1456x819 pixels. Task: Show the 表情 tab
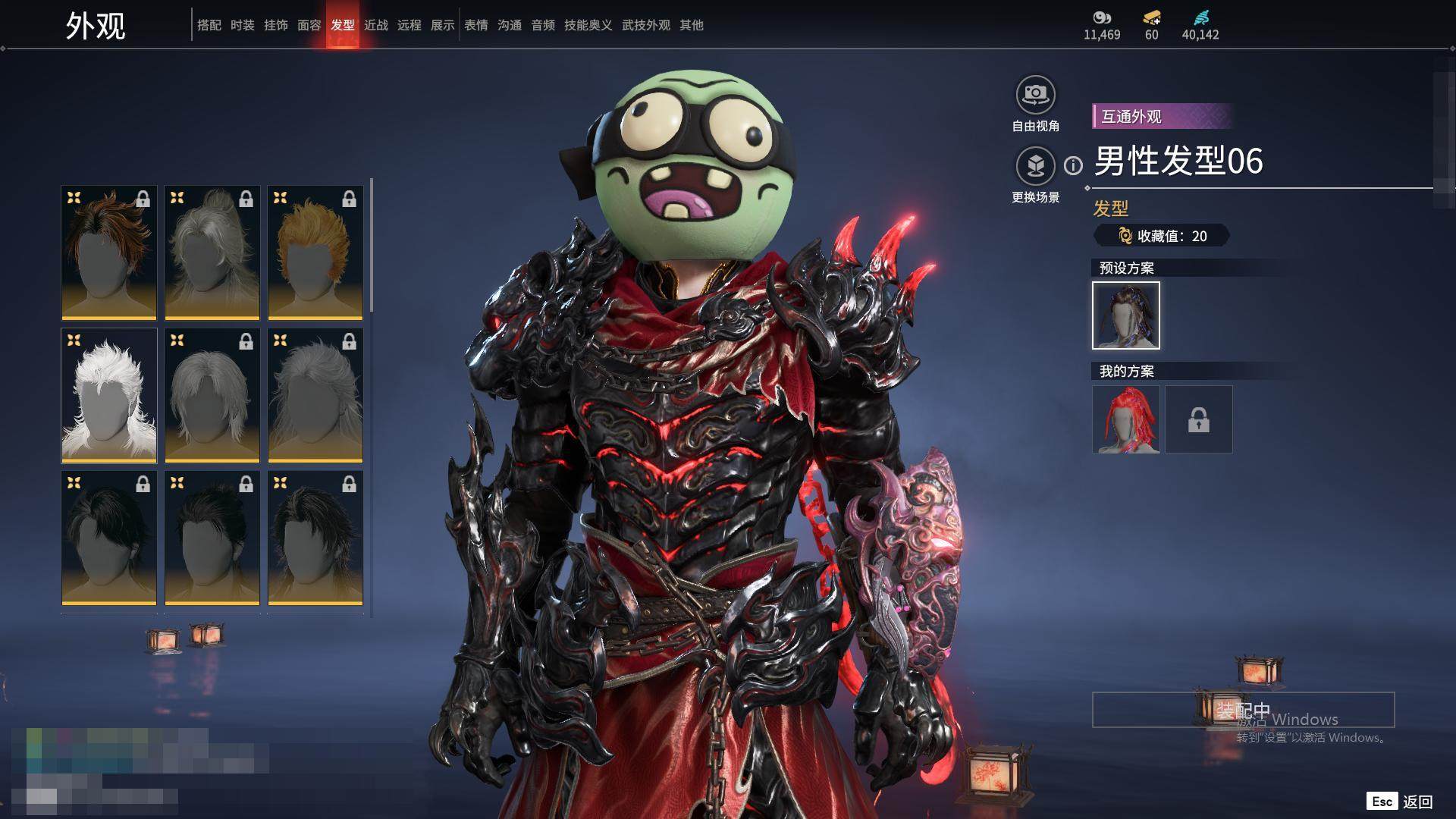tap(476, 25)
